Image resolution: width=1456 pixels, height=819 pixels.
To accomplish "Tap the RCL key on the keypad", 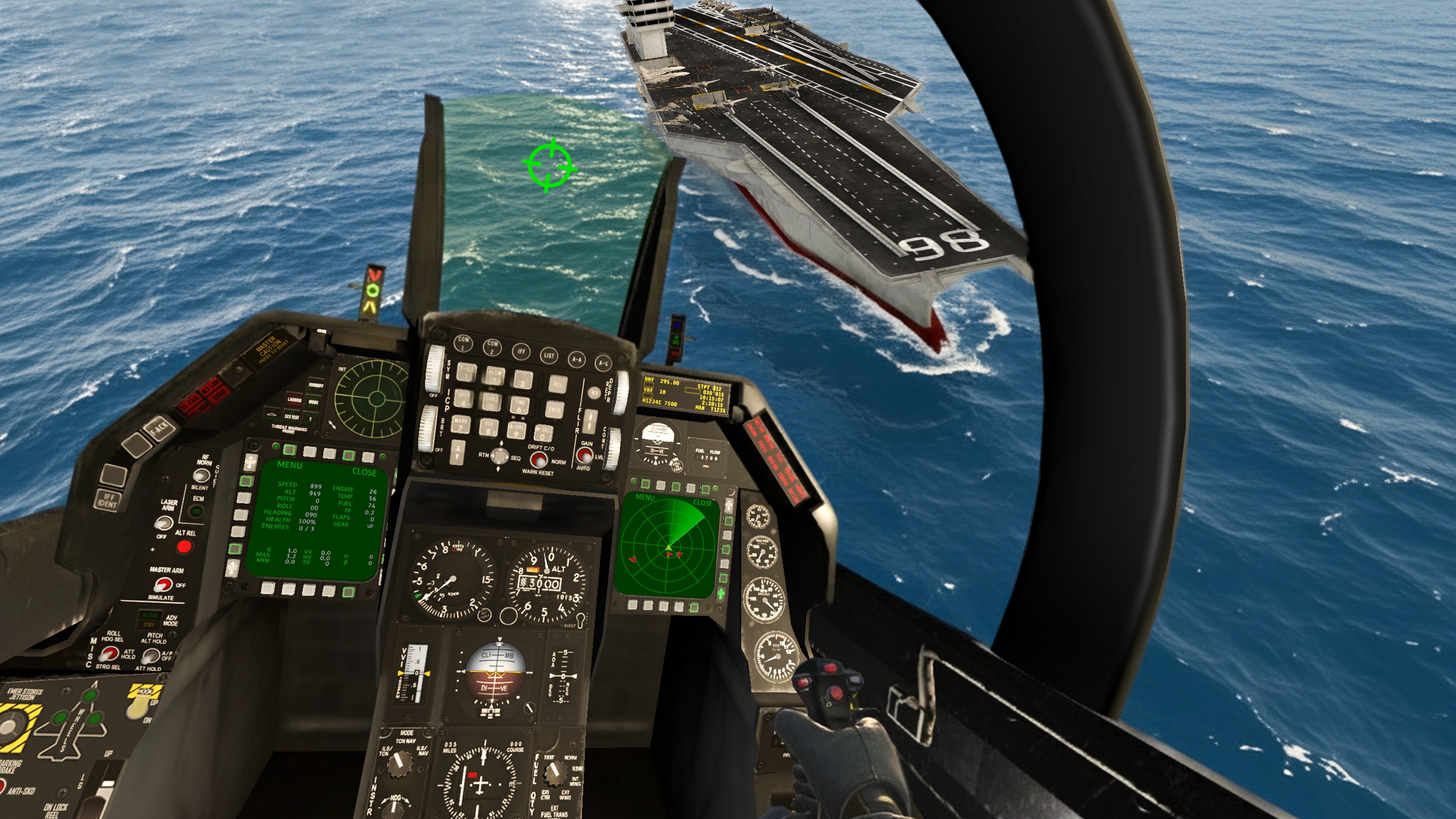I will point(558,384).
